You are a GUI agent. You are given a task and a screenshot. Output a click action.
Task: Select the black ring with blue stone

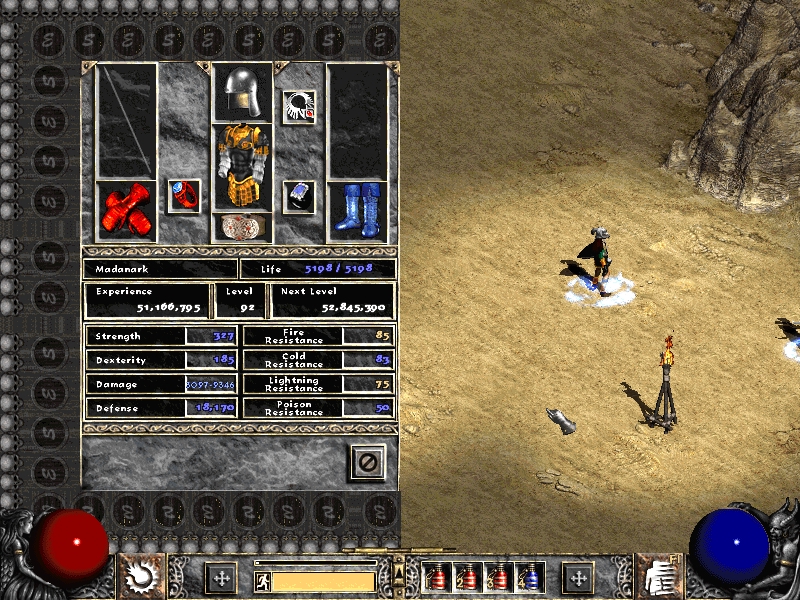coord(298,195)
